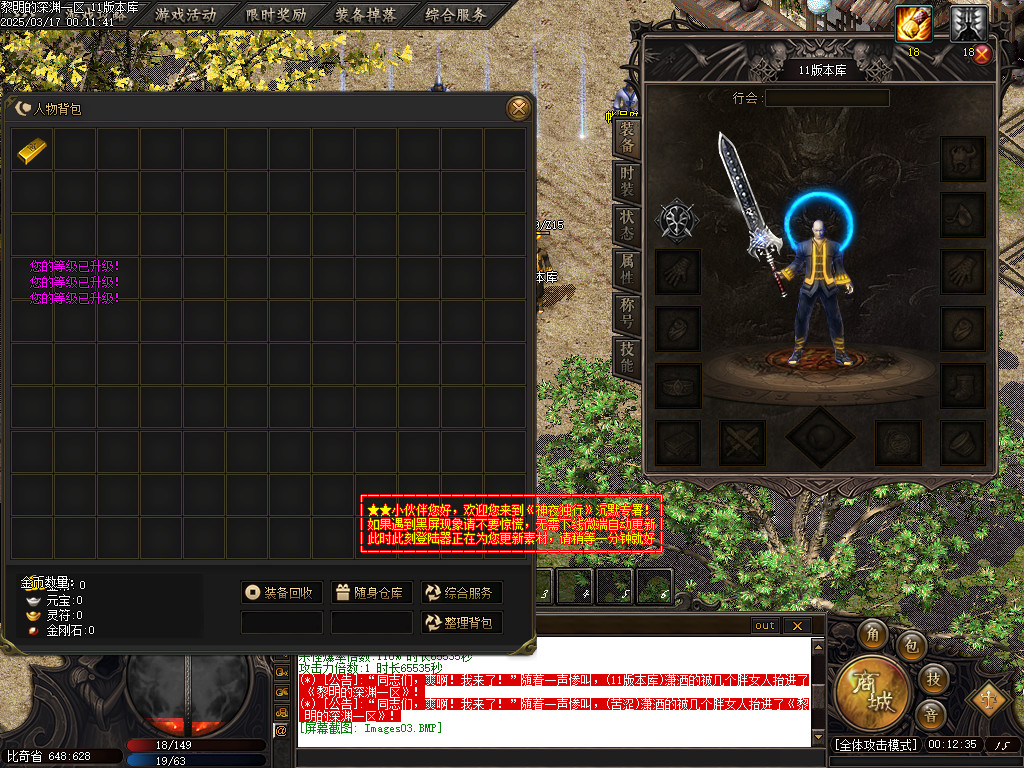Show the 称号 titles tab

(x=627, y=309)
